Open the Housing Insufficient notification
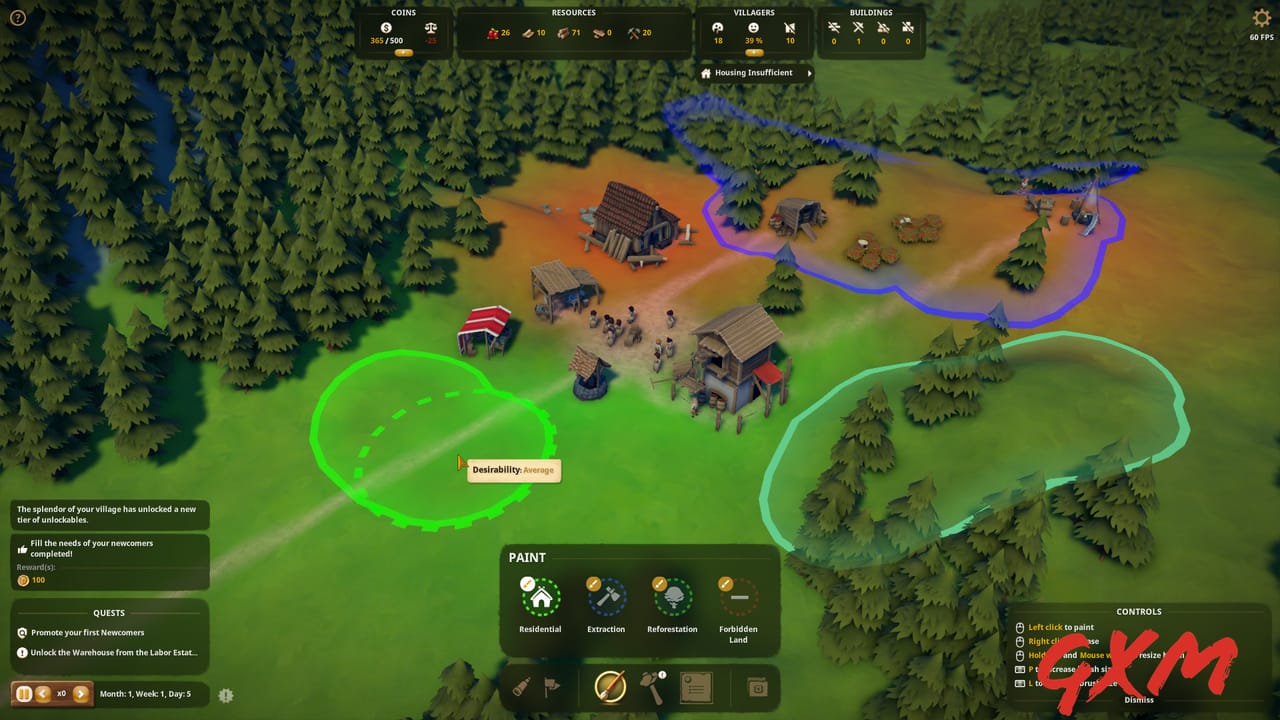This screenshot has height=720, width=1280. tap(753, 72)
